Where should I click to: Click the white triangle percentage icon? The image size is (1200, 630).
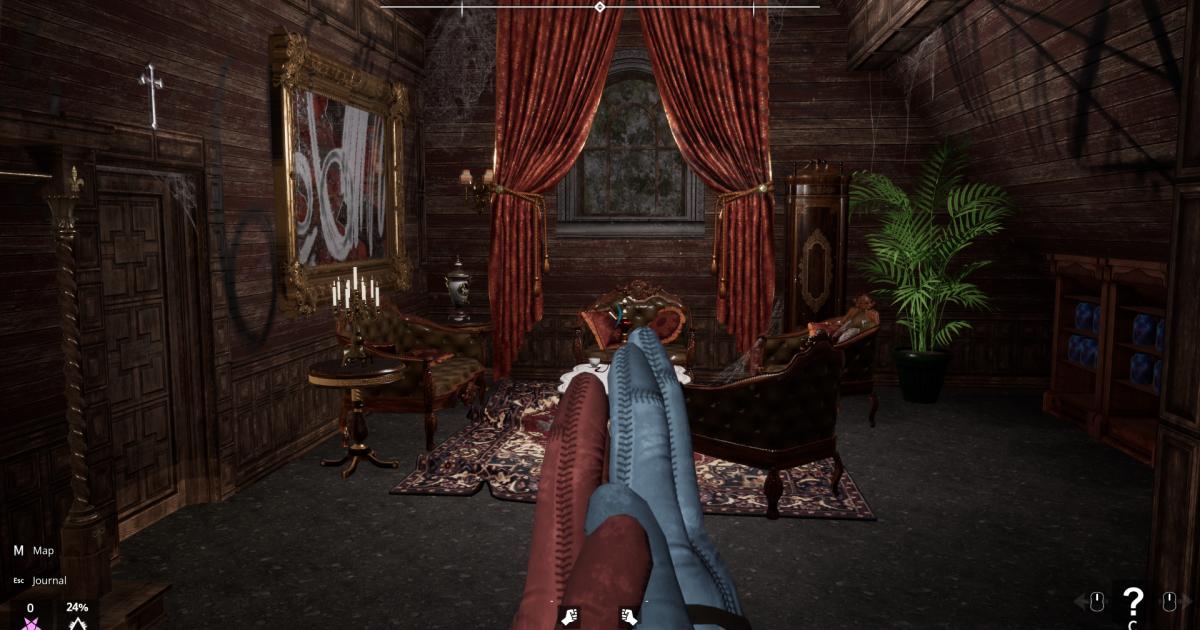(x=77, y=623)
